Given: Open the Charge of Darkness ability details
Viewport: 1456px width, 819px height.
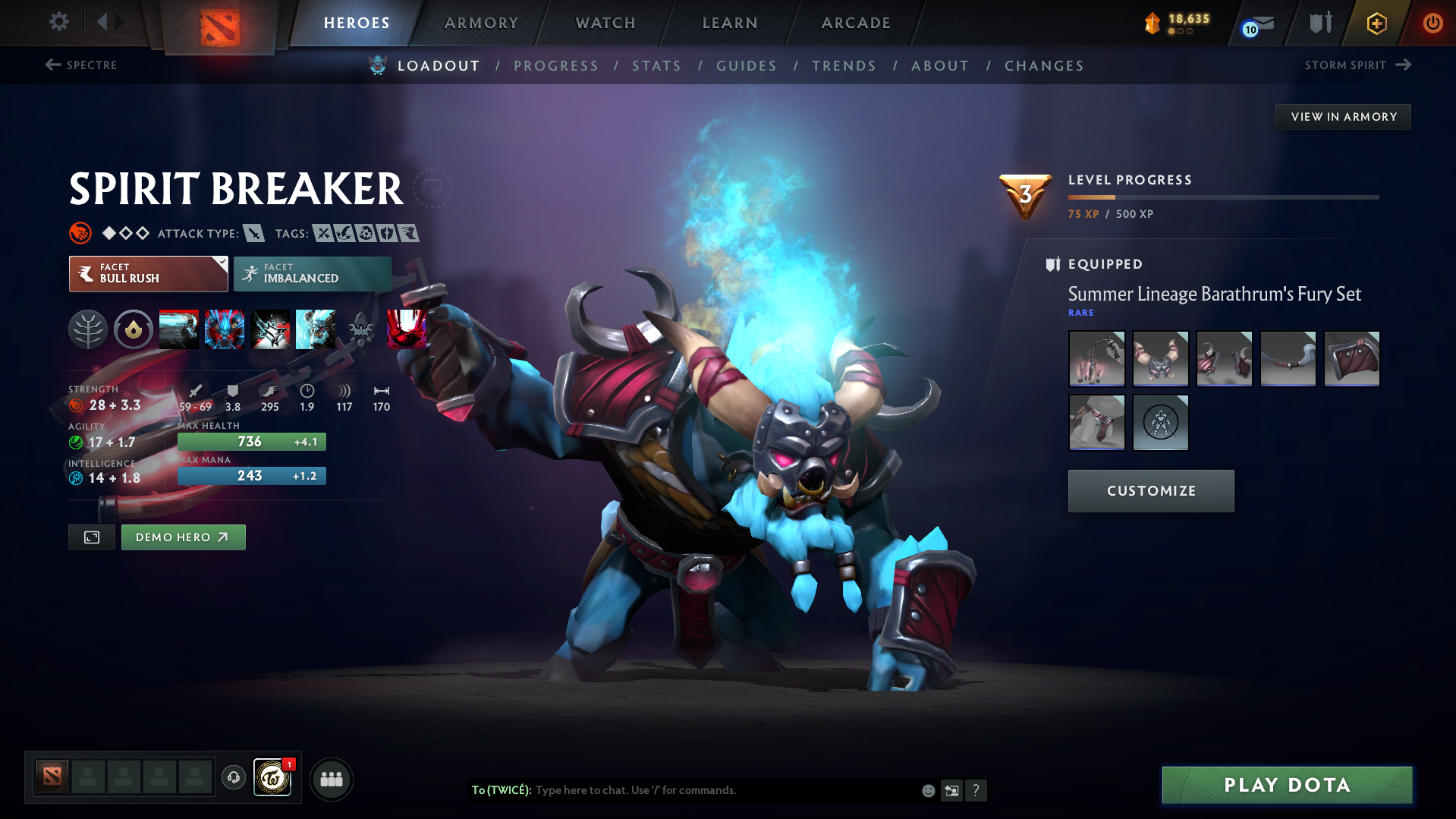Looking at the screenshot, I should tap(179, 329).
